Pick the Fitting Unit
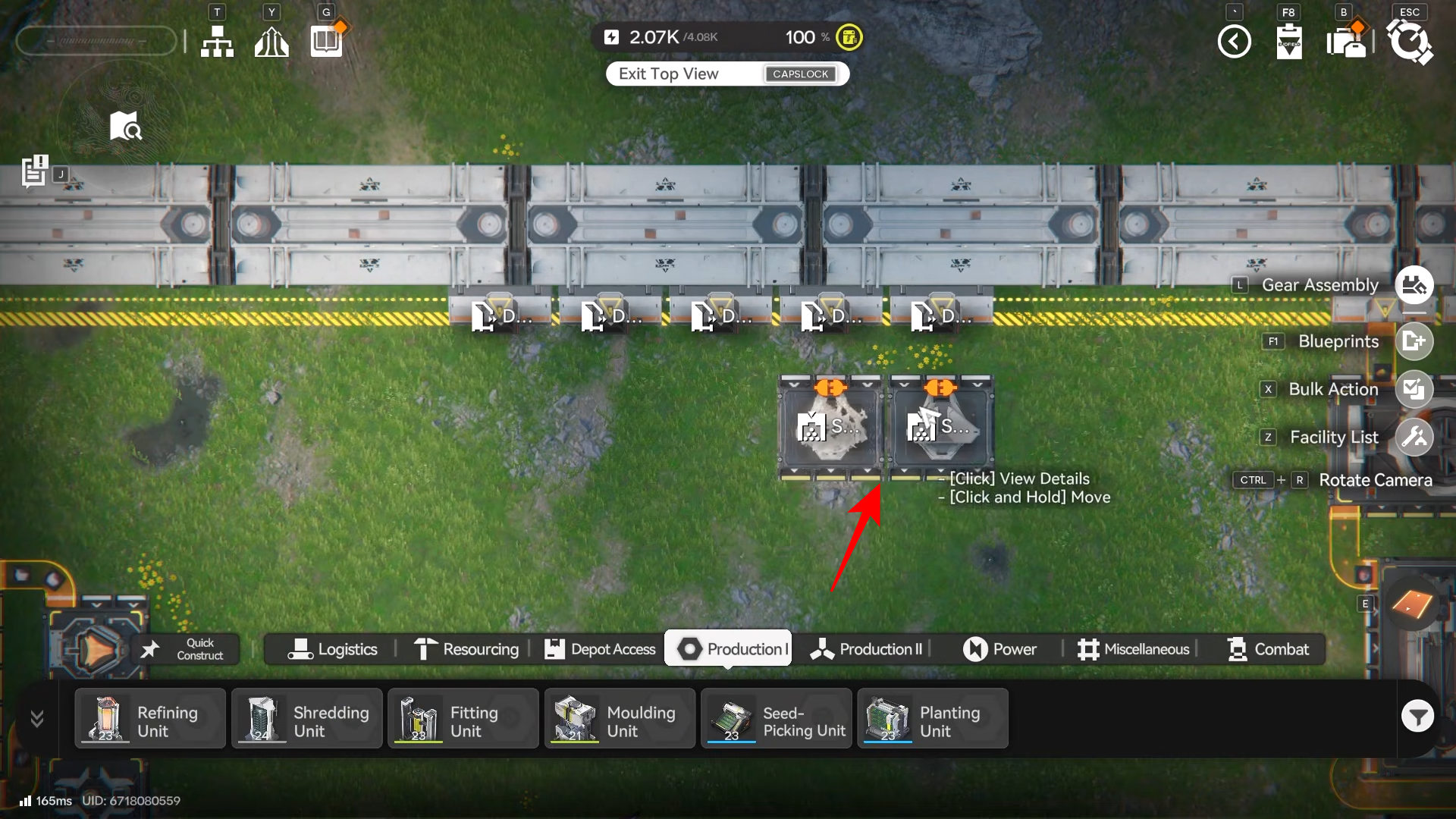The height and width of the screenshot is (819, 1456). coord(463,719)
